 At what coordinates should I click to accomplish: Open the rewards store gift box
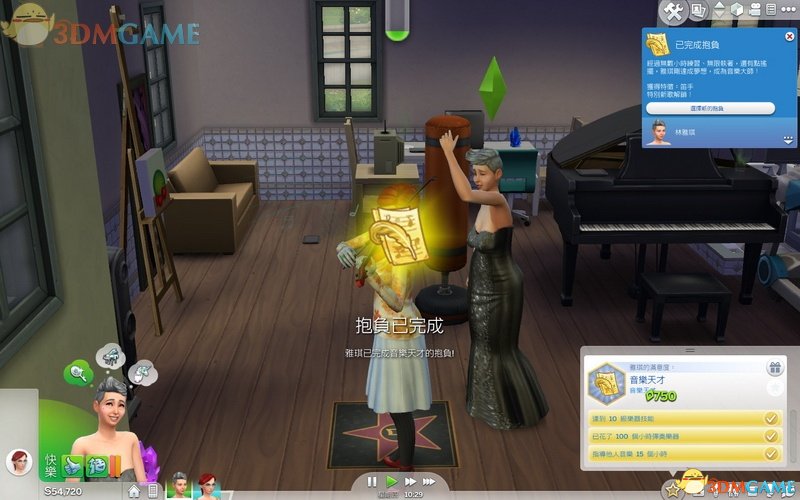click(772, 368)
